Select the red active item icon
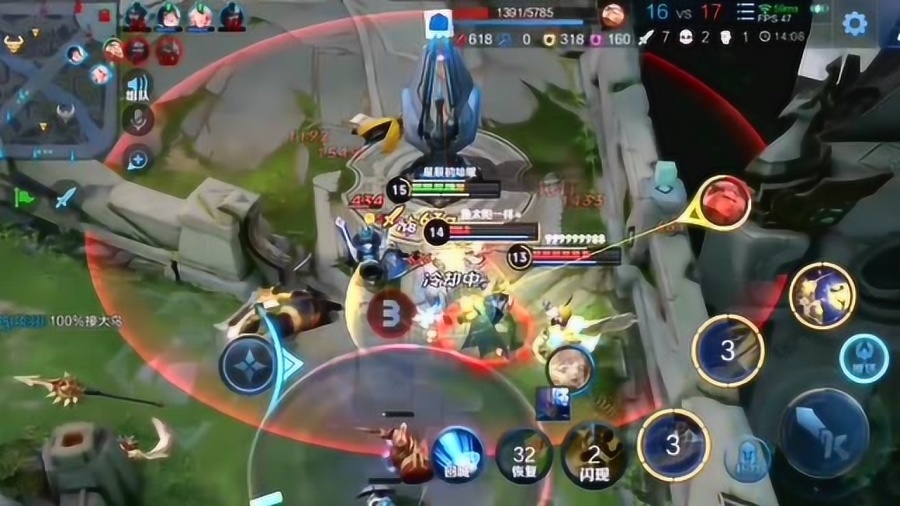Viewport: 900px width, 506px height. pyautogui.click(x=725, y=202)
